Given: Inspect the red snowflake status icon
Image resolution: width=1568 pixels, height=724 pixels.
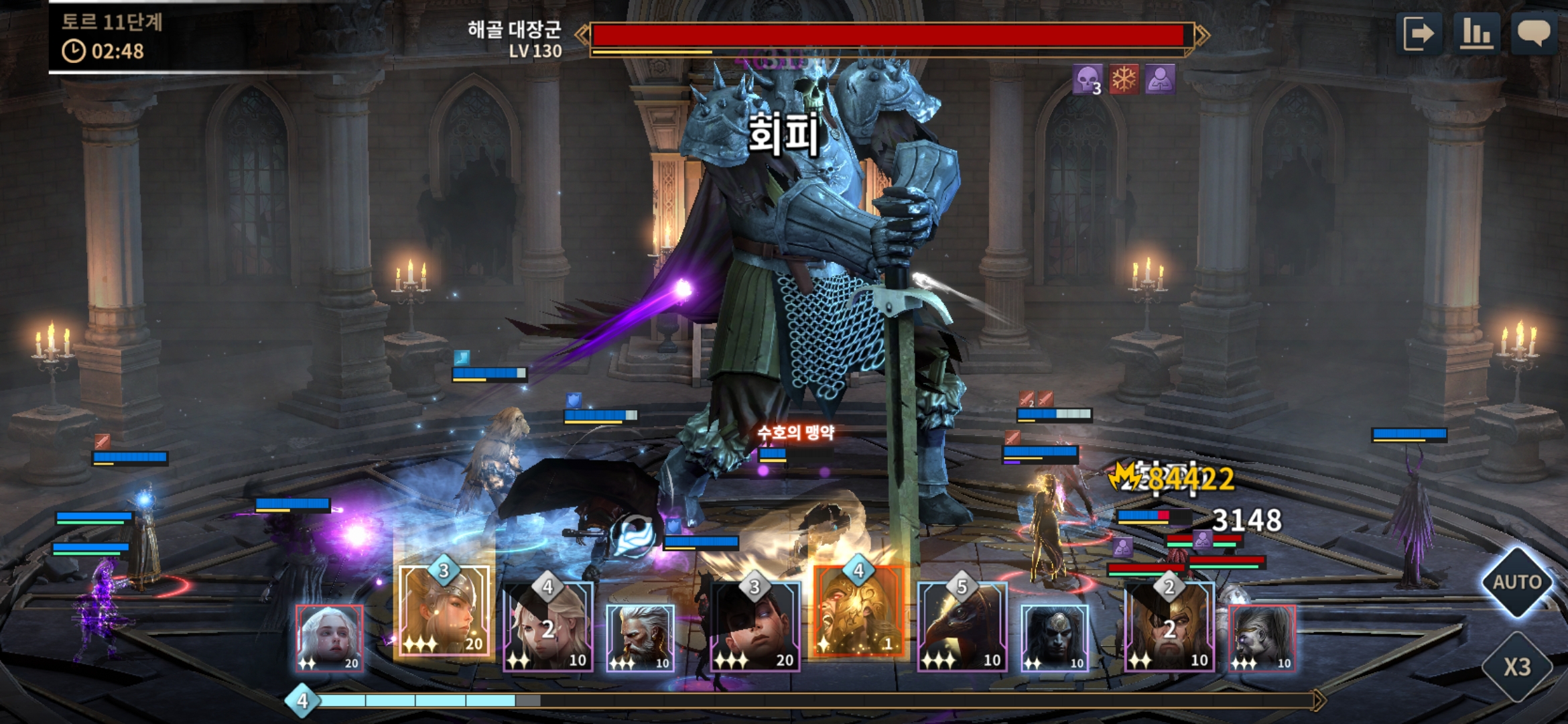Looking at the screenshot, I should 1124,80.
